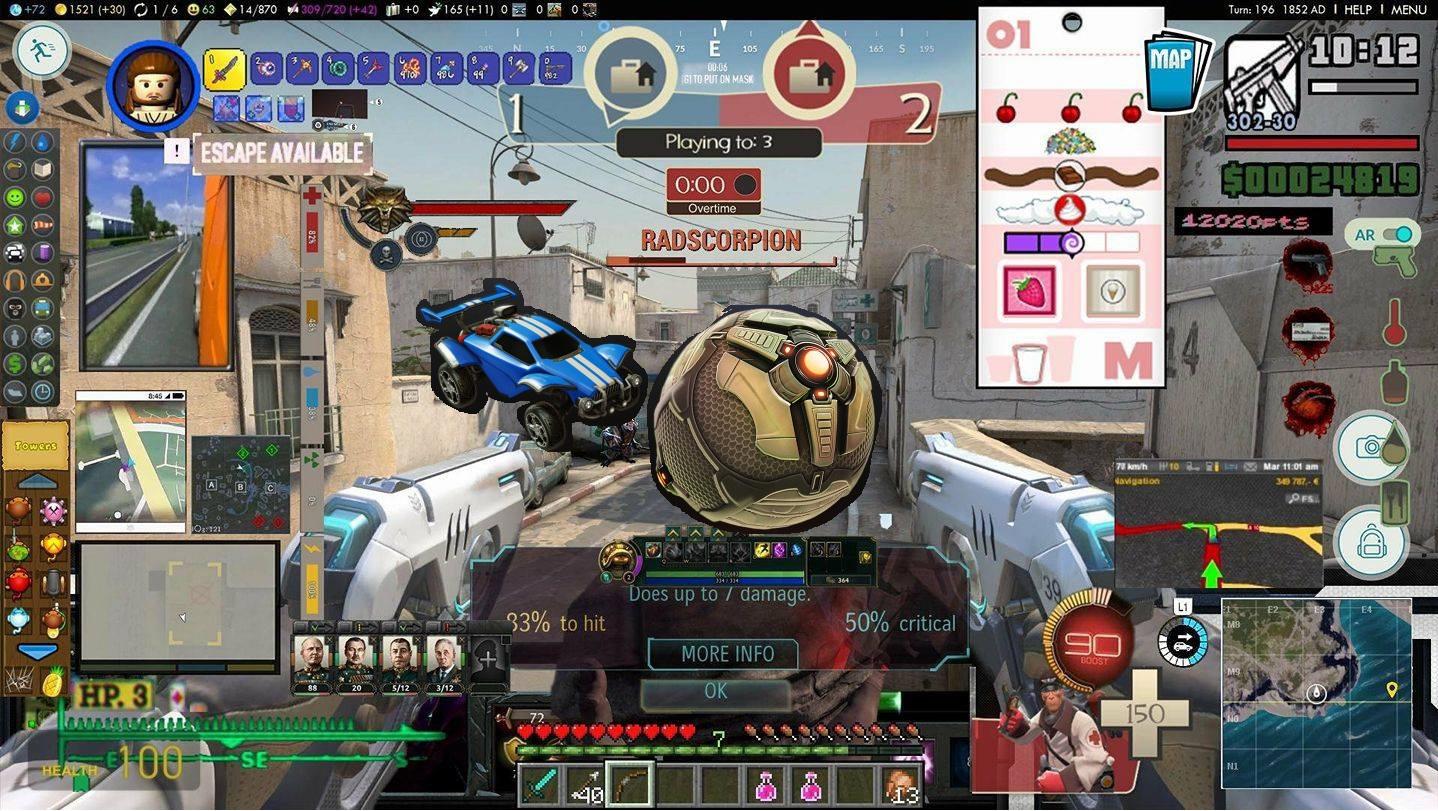This screenshot has width=1438, height=811.
Task: Confirm with the OK button
Action: (x=716, y=691)
